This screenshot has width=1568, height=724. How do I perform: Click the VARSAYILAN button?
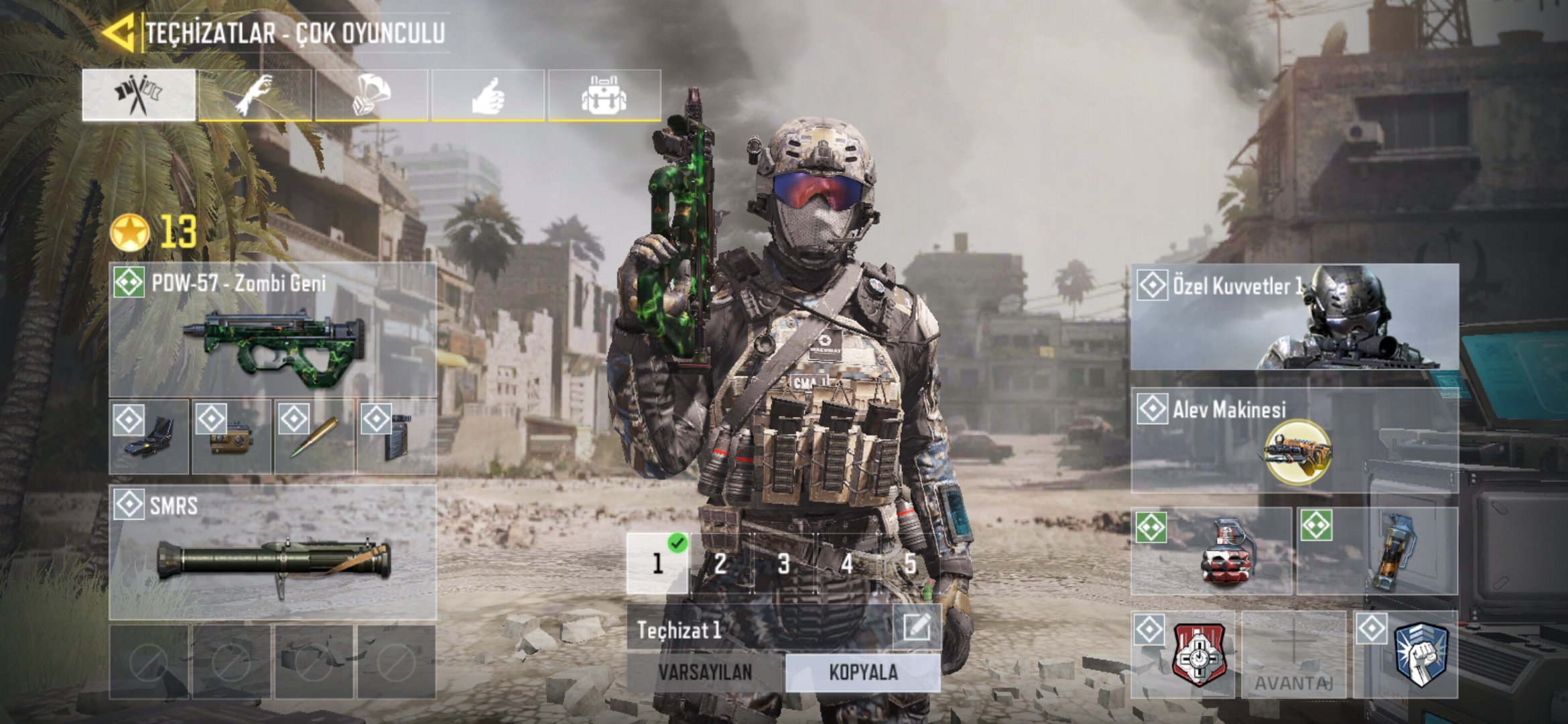705,672
